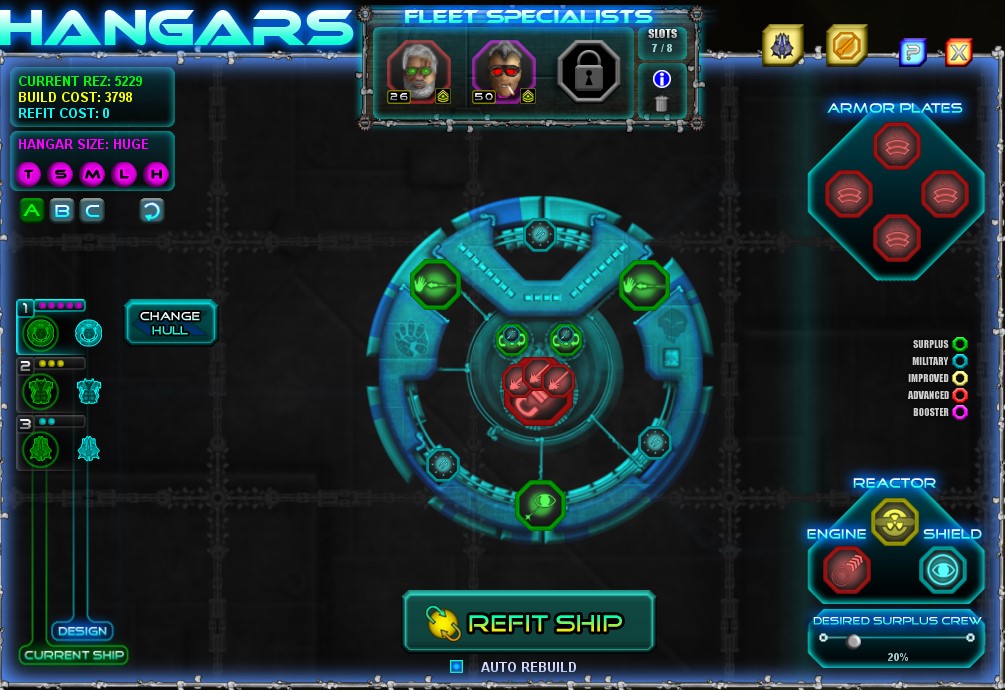This screenshot has height=690, width=1005.
Task: Show fleet specialist info
Action: [661, 78]
